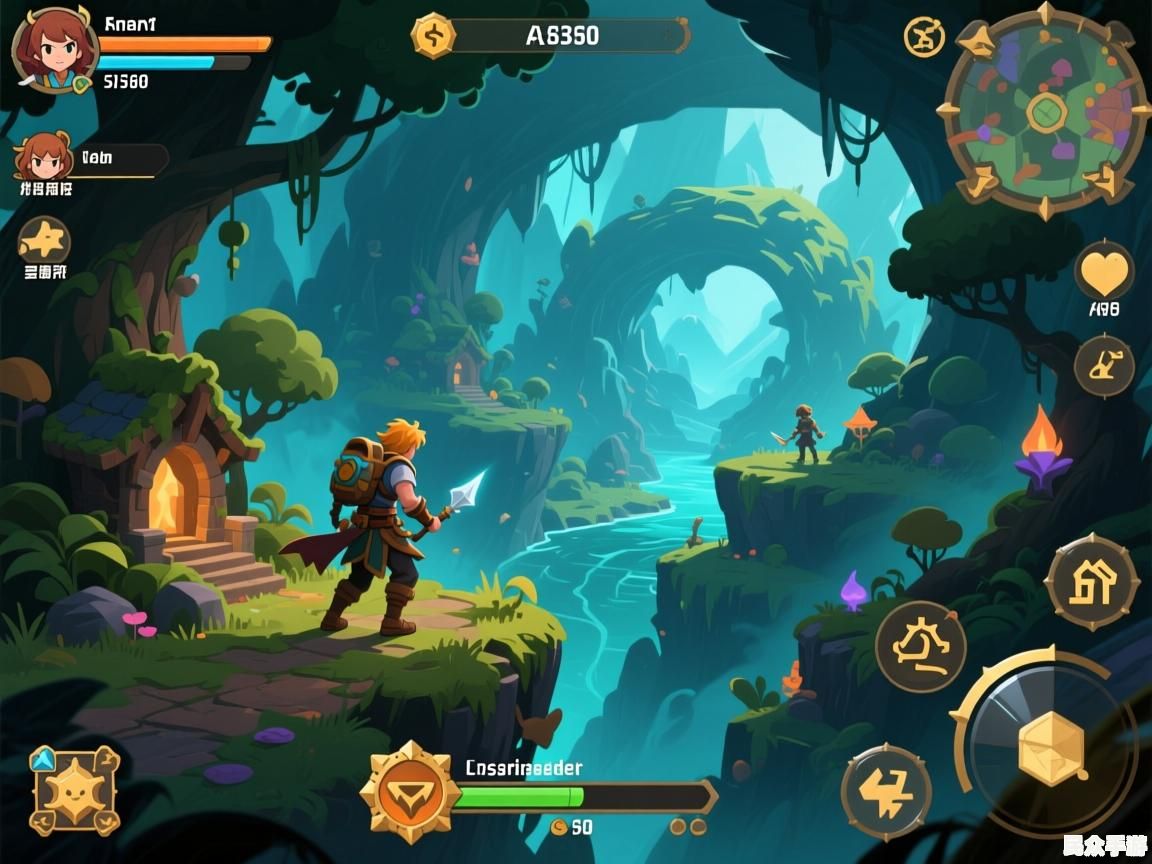Image resolution: width=1152 pixels, height=864 pixels.
Task: Open the gold star icon menu
Action: (x=44, y=240)
